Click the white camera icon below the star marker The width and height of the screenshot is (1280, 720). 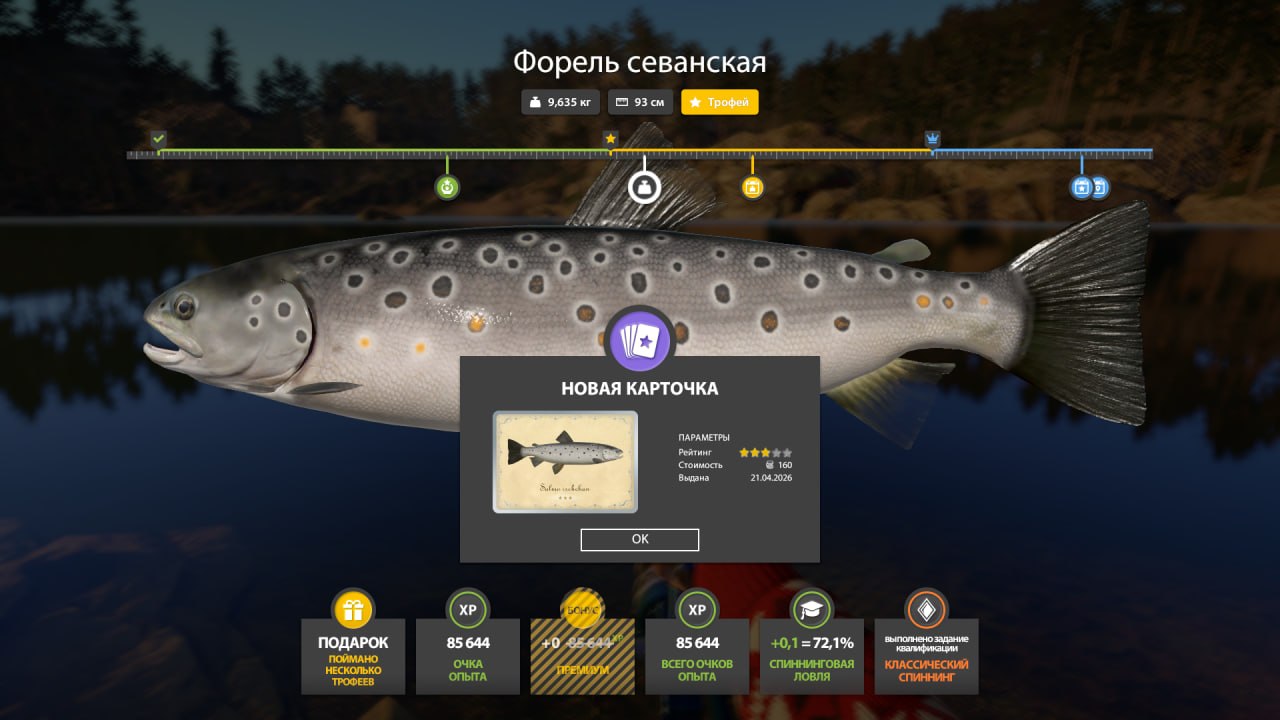click(644, 187)
